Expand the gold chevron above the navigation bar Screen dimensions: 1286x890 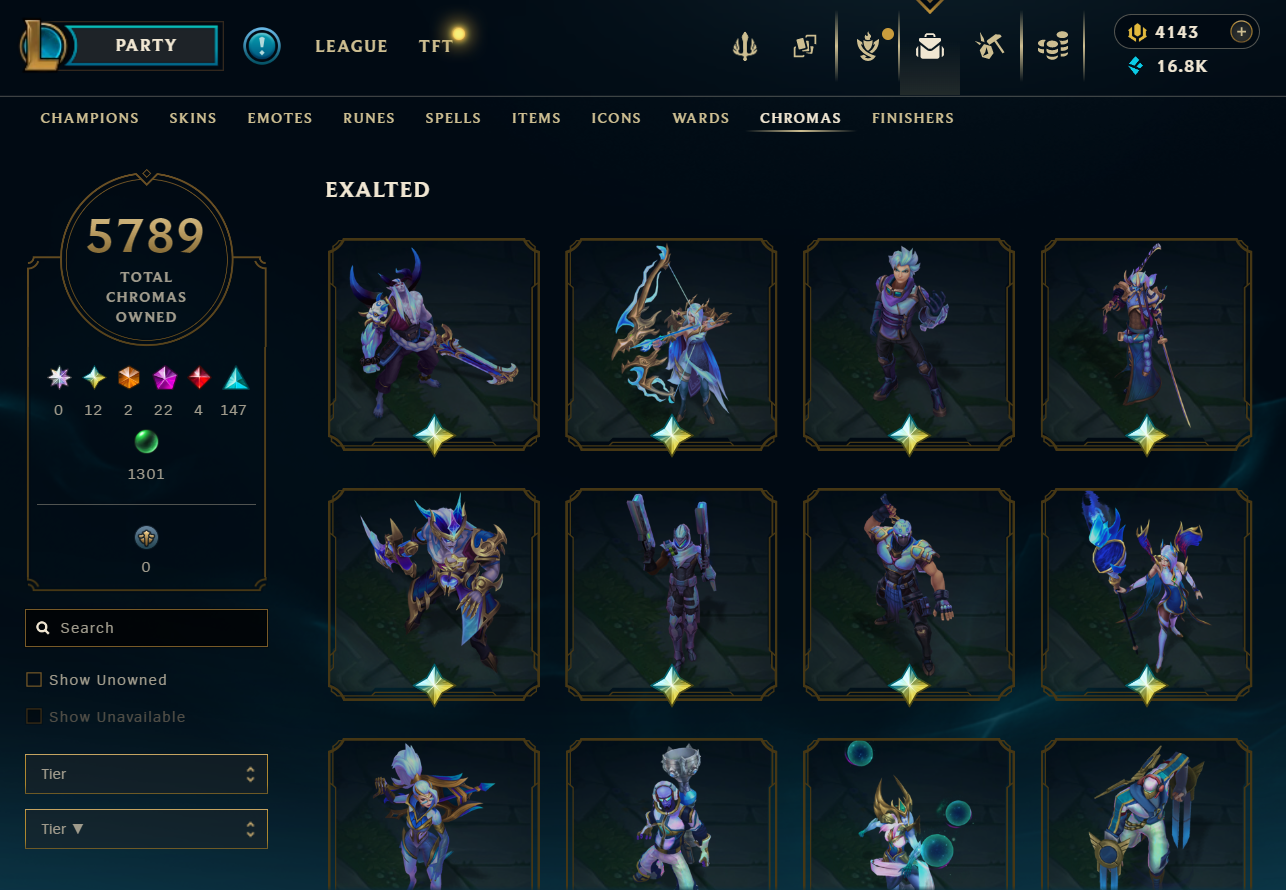click(x=929, y=7)
